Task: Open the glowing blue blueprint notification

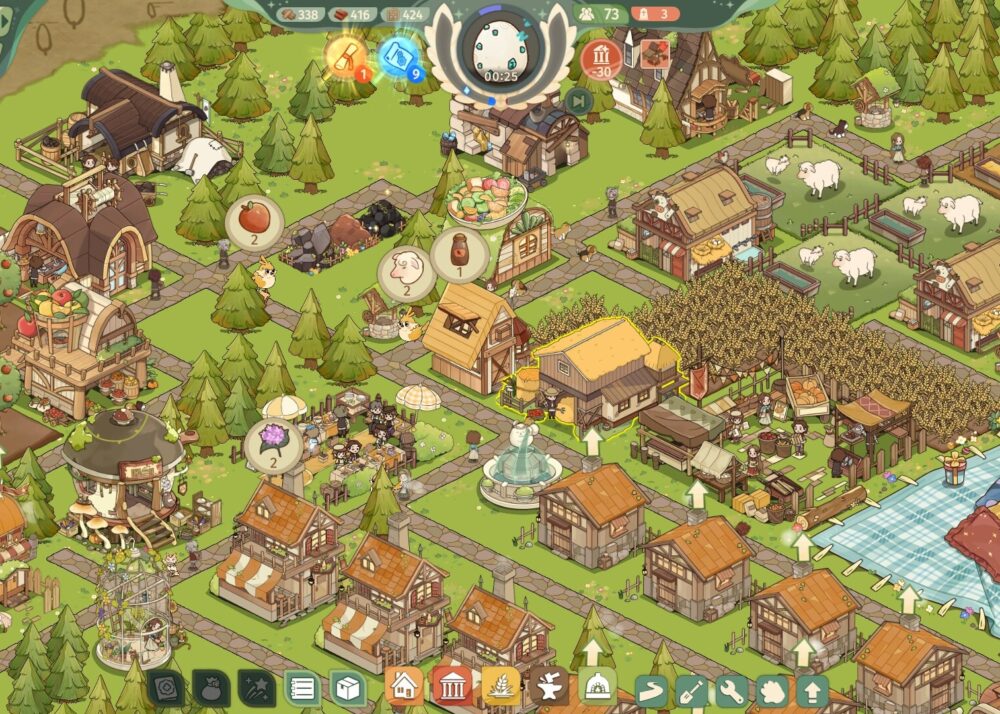Action: pos(401,56)
